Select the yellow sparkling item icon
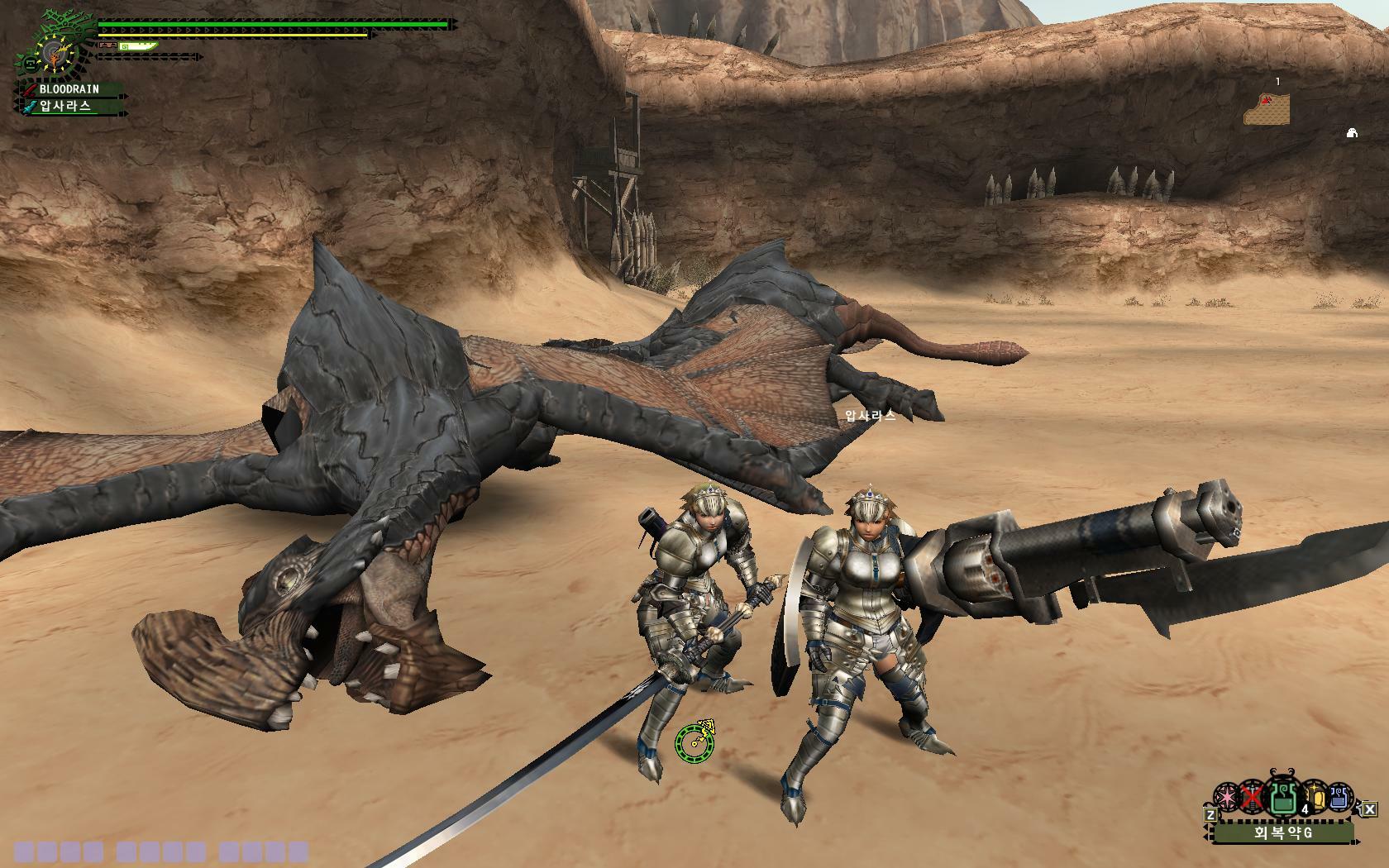 coord(1315,797)
